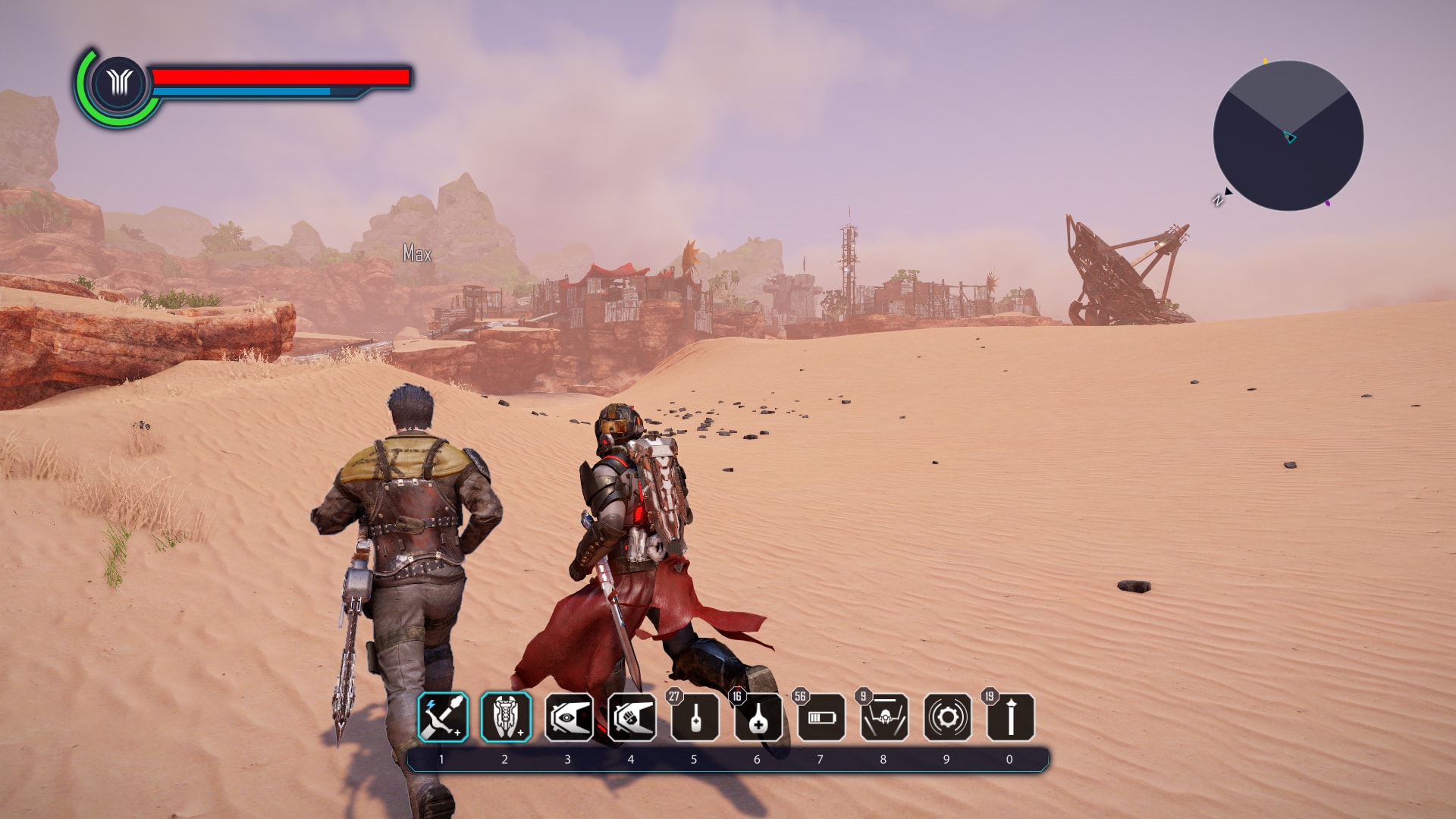Activate the fist visor ability

coord(632,717)
